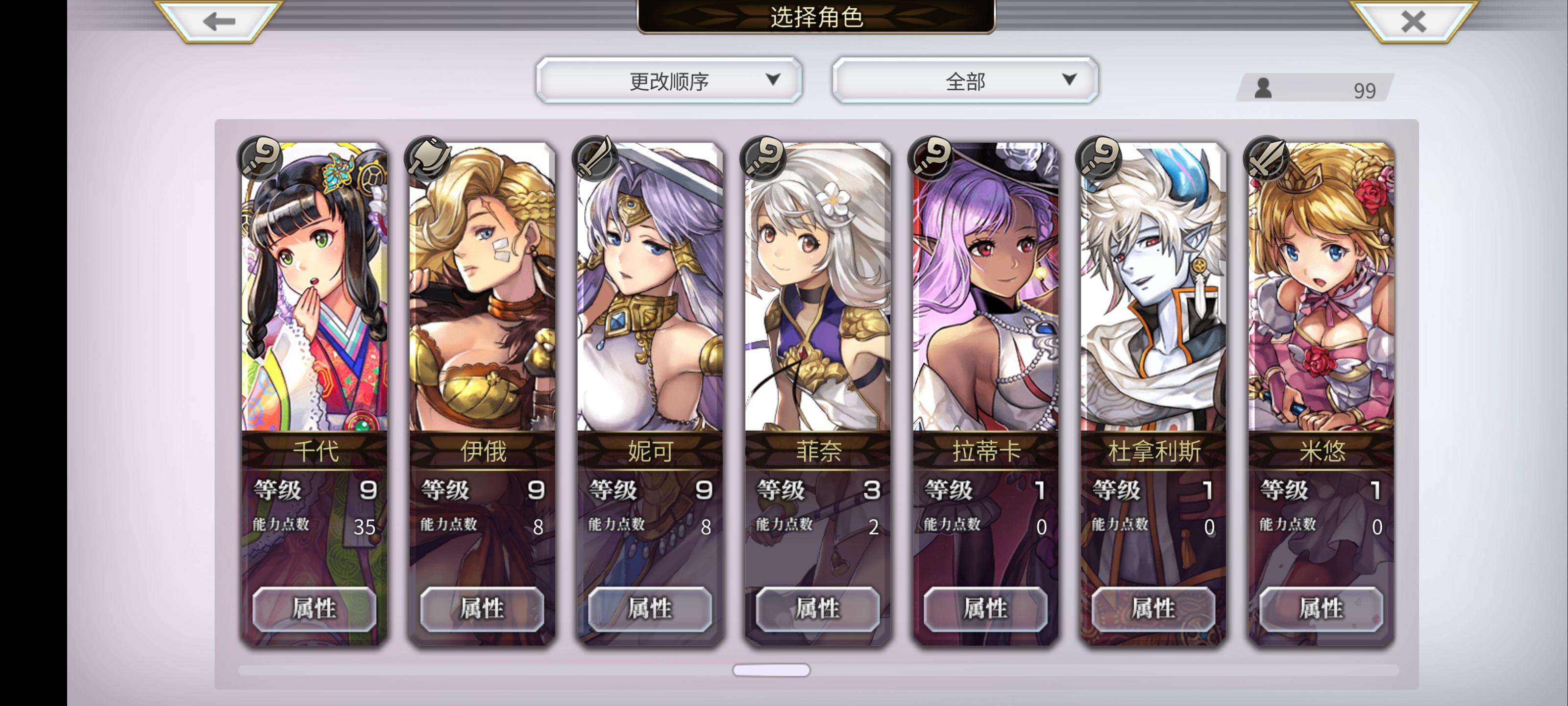
Task: Select 伊俄's character portrait
Action: tap(481, 292)
